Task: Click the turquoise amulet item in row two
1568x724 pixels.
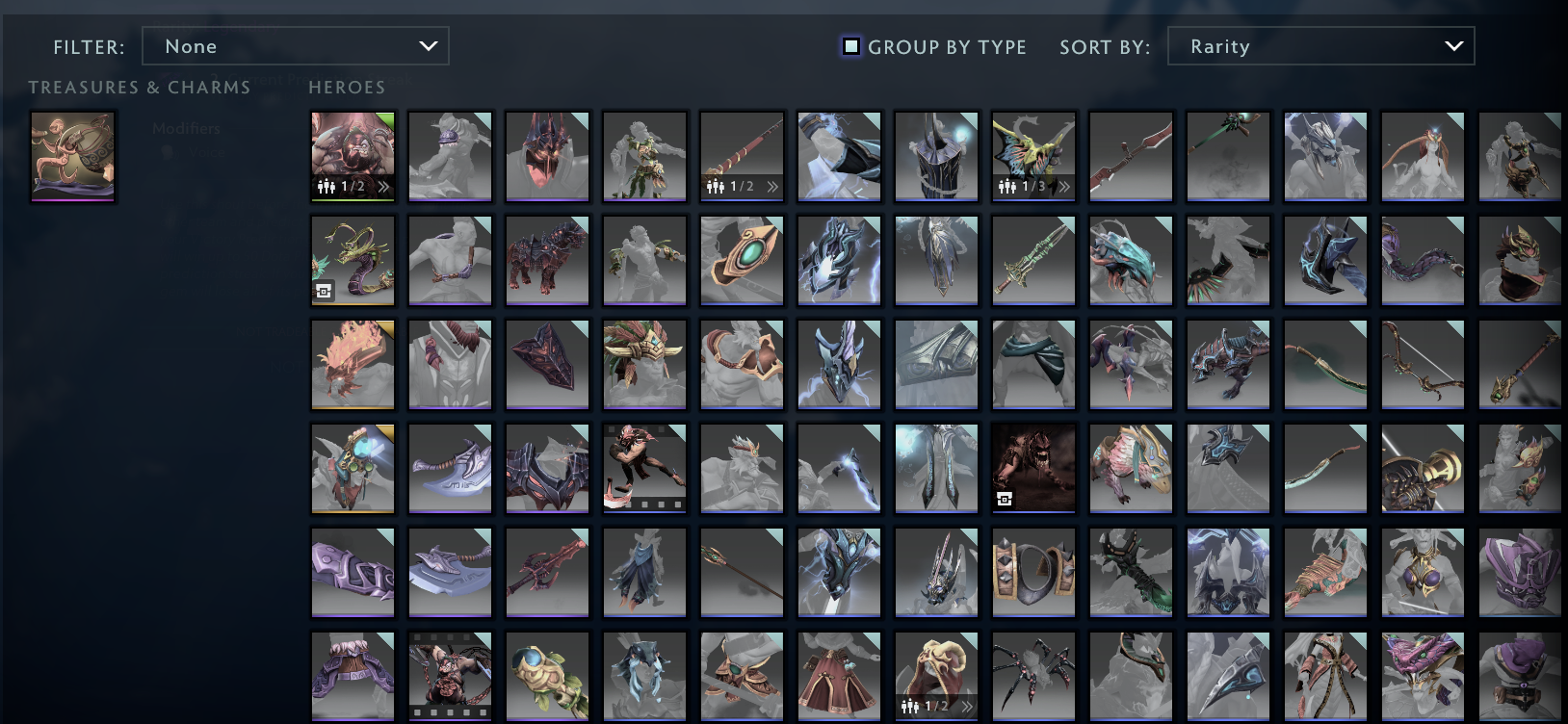Action: pos(742,260)
